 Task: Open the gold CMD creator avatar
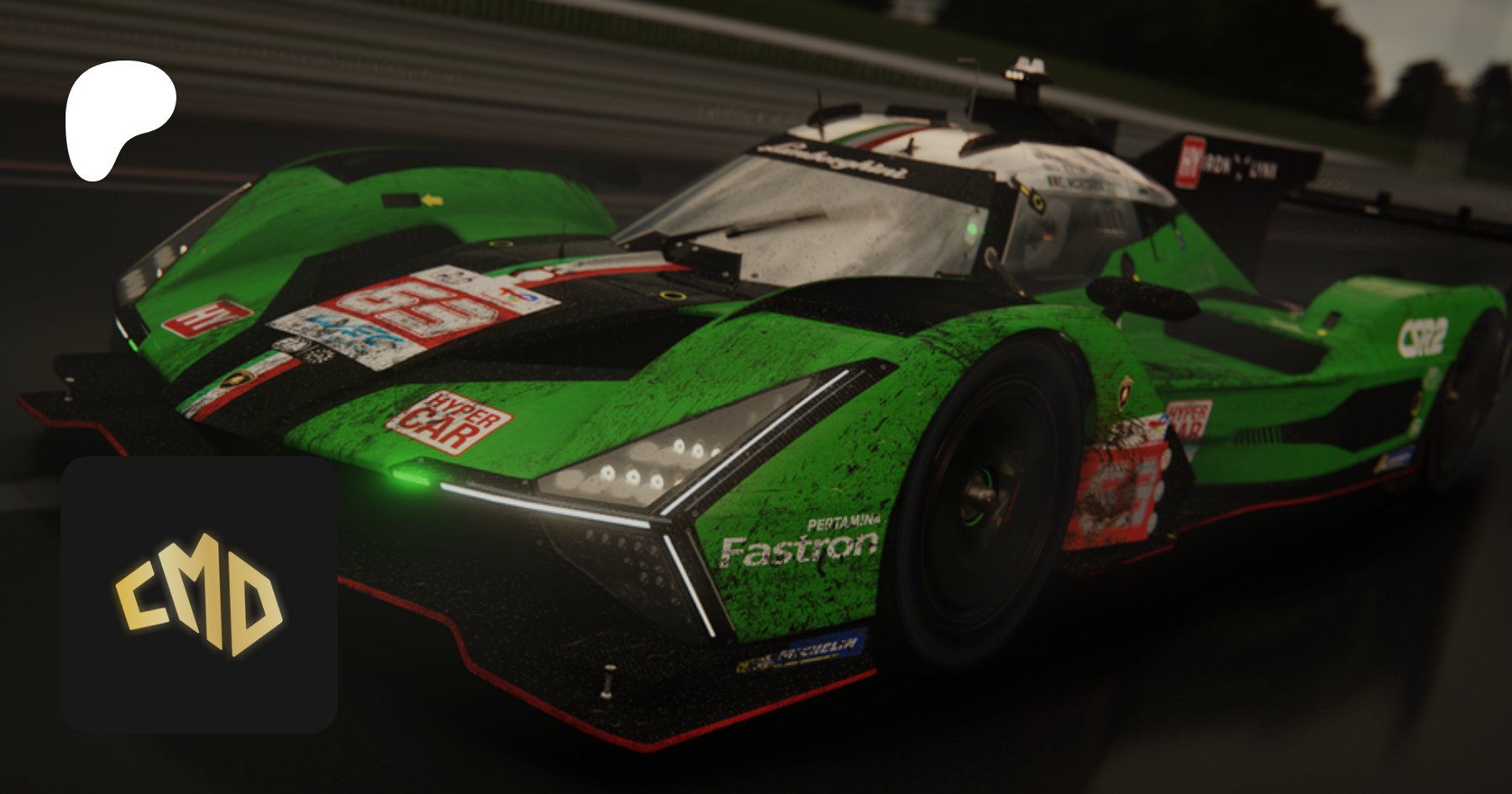(x=199, y=594)
